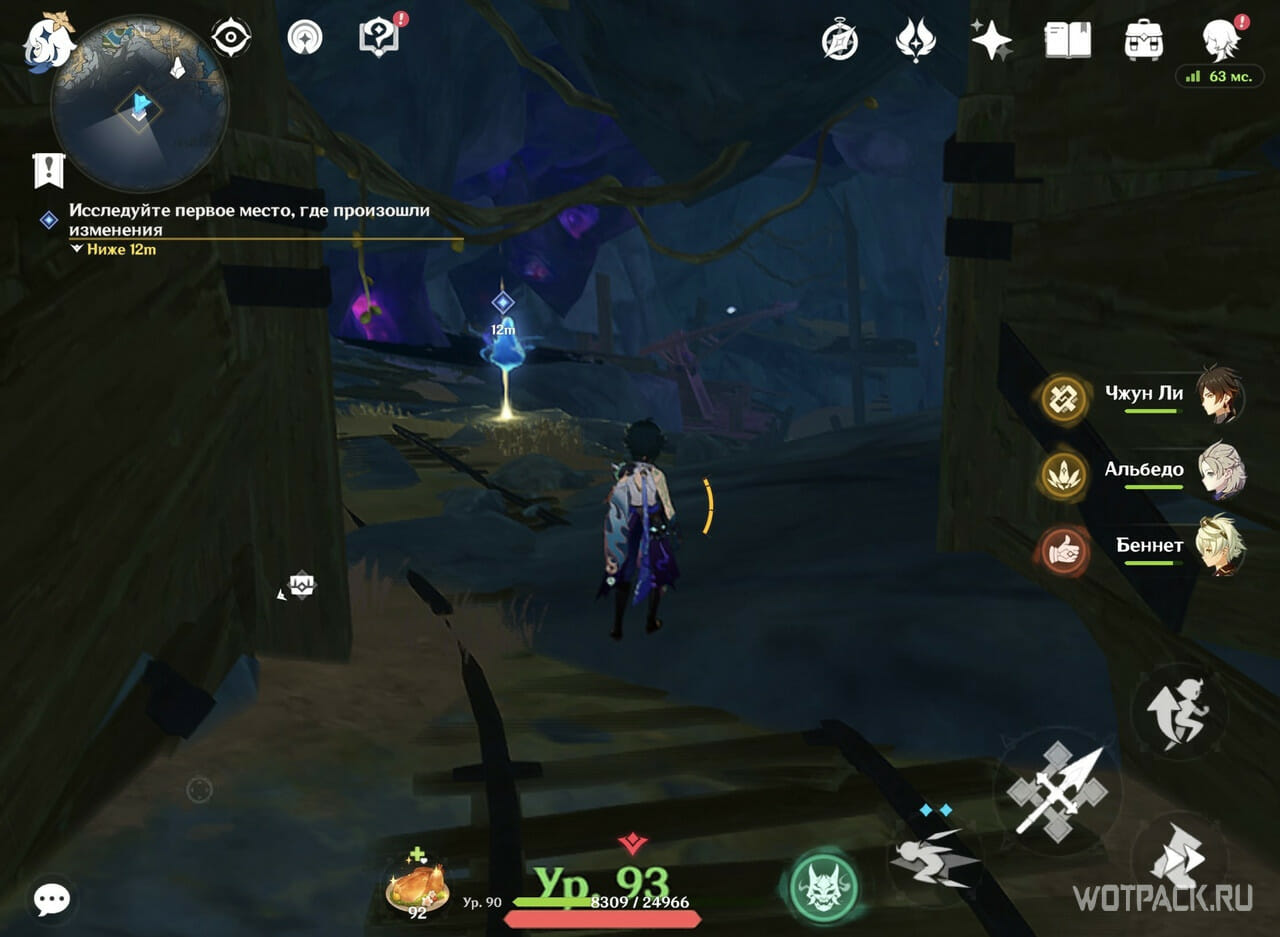Open the quest bookmark icon
This screenshot has width=1280, height=937.
48,170
